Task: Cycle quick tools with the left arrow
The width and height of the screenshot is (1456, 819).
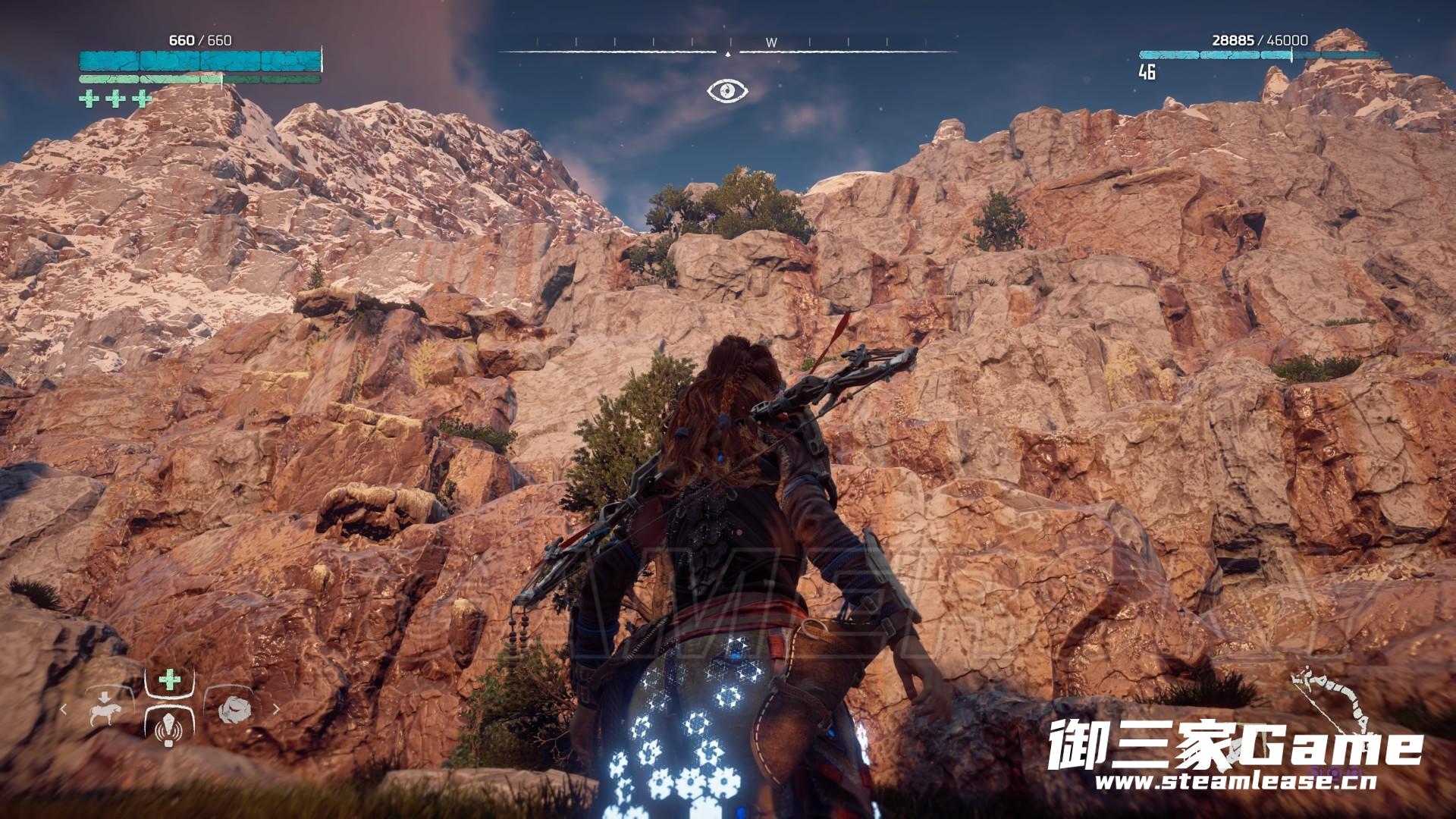Action: pos(64,710)
